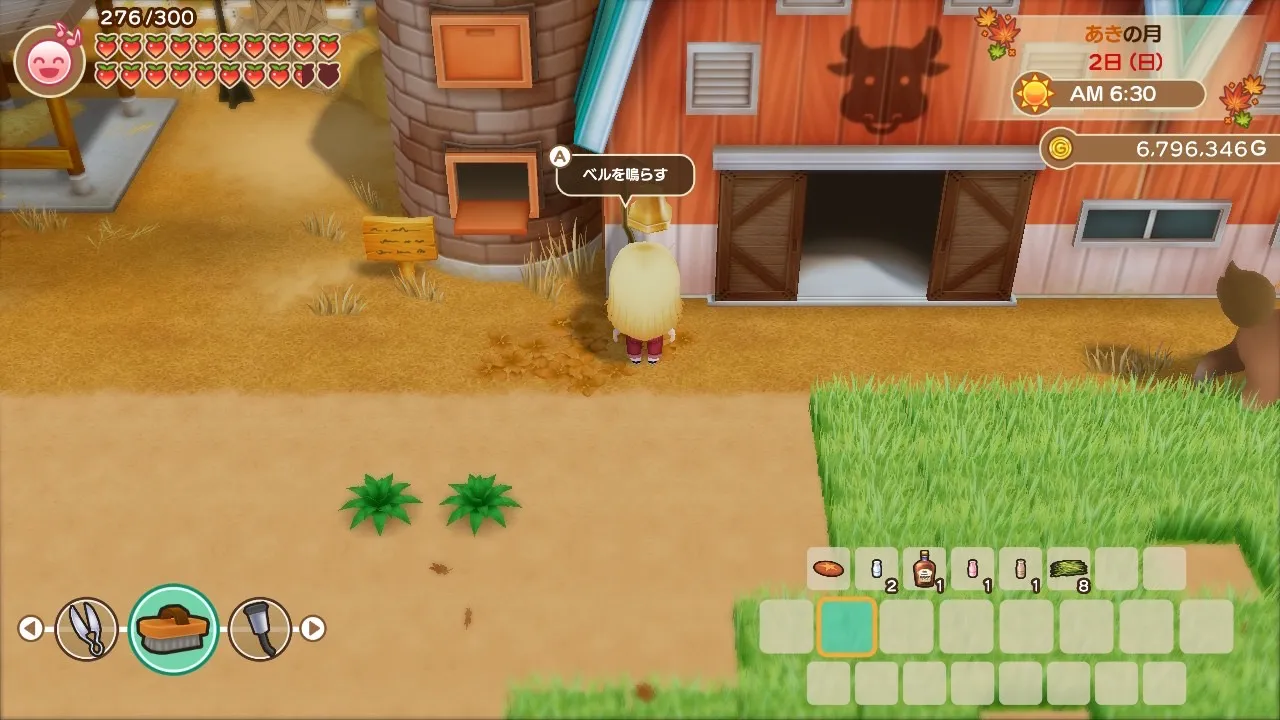Select the shears tool icon
The height and width of the screenshot is (720, 1280).
coord(87,629)
